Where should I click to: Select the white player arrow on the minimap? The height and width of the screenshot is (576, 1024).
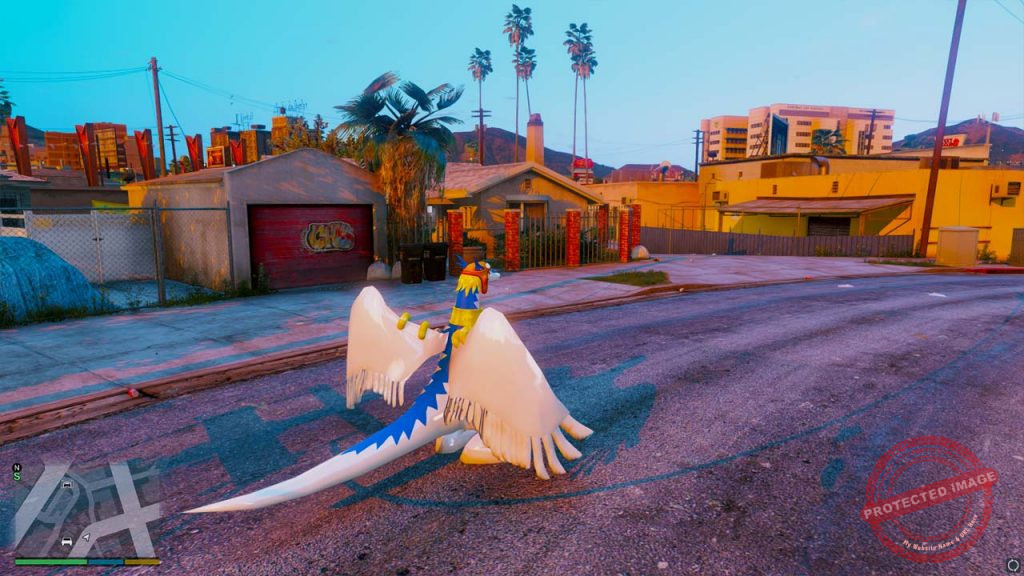(x=85, y=537)
